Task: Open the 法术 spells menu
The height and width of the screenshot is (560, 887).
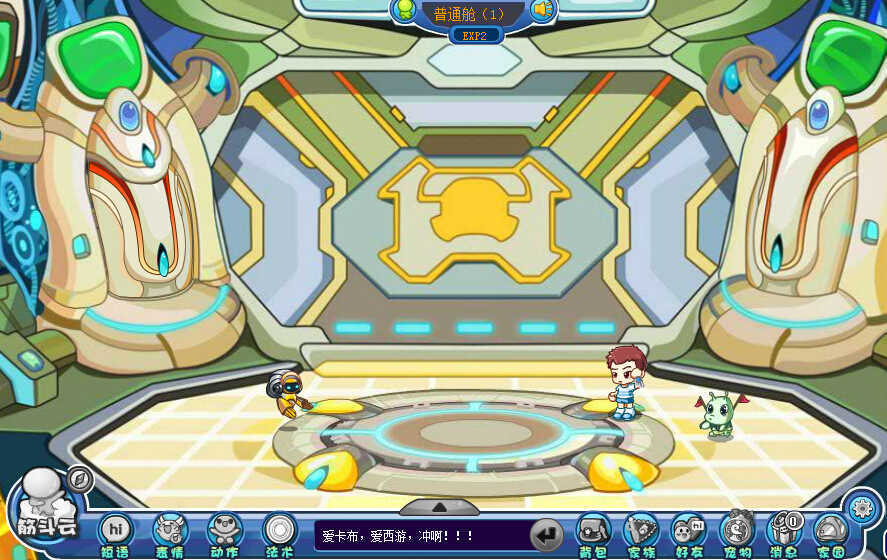Action: (x=279, y=531)
